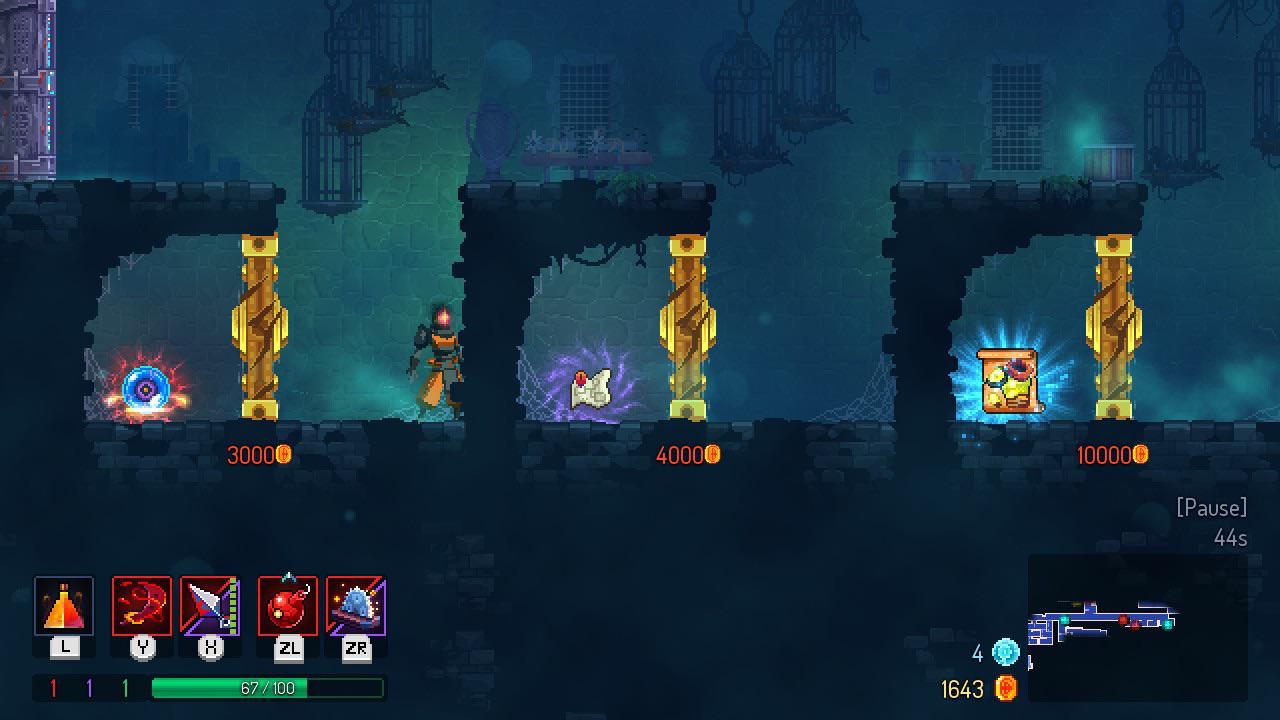Select the health flask in slot L
Viewport: 1280px width, 720px height.
pyautogui.click(x=64, y=605)
